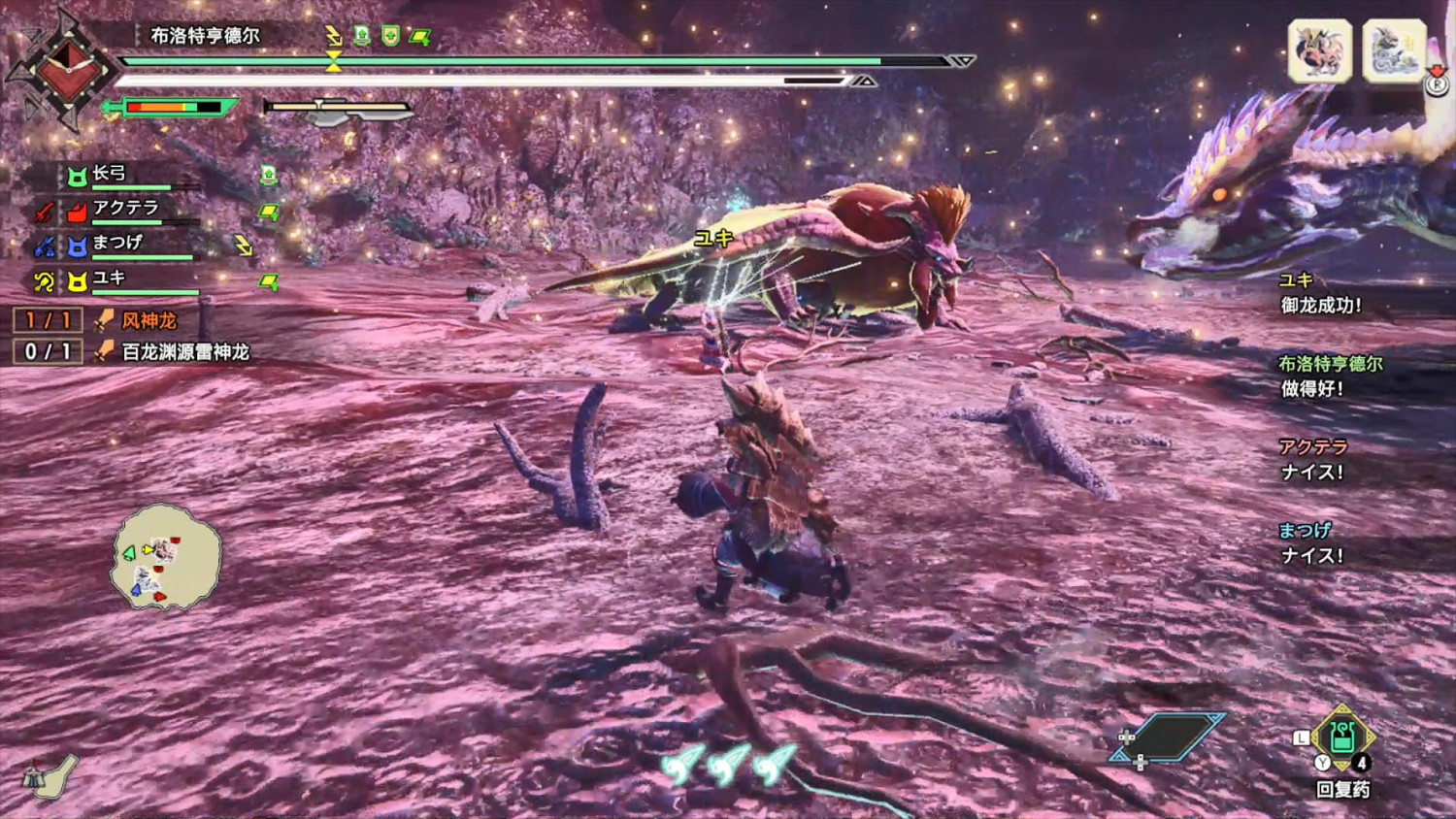
Task: Select the red sword weapon icon beside アクテラ
Action: click(43, 210)
